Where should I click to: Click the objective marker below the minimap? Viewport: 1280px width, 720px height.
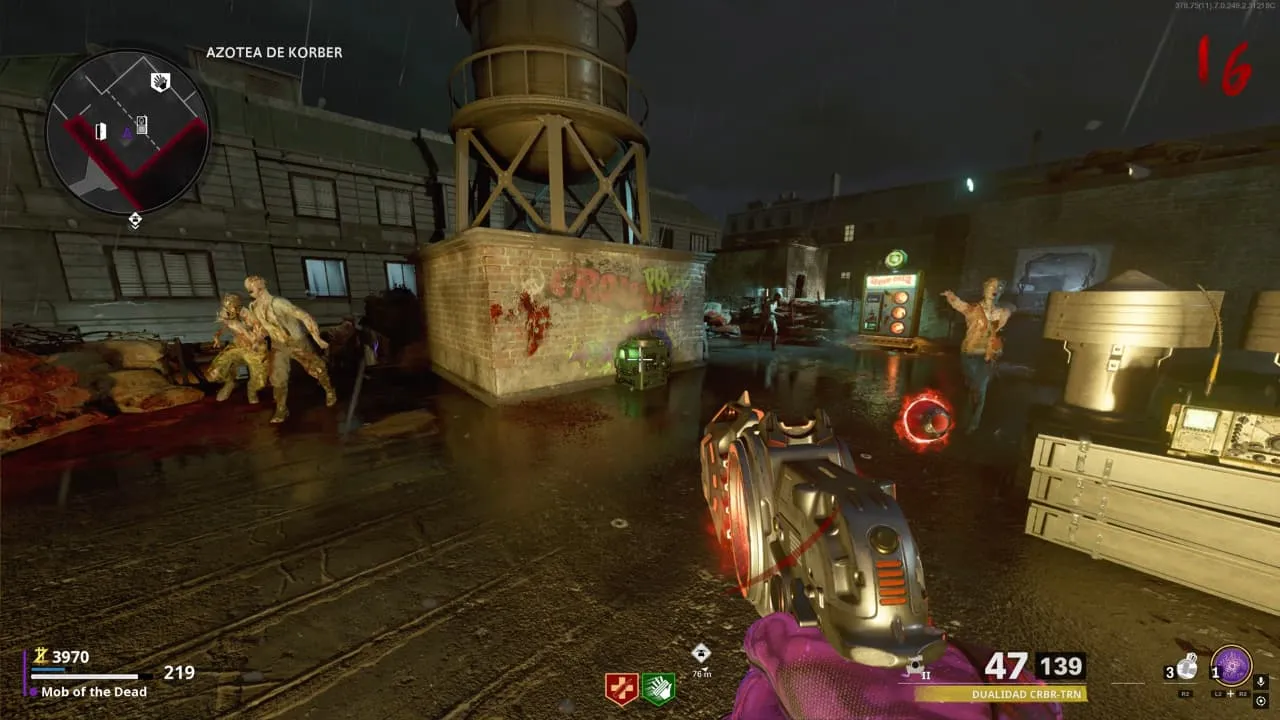(135, 219)
